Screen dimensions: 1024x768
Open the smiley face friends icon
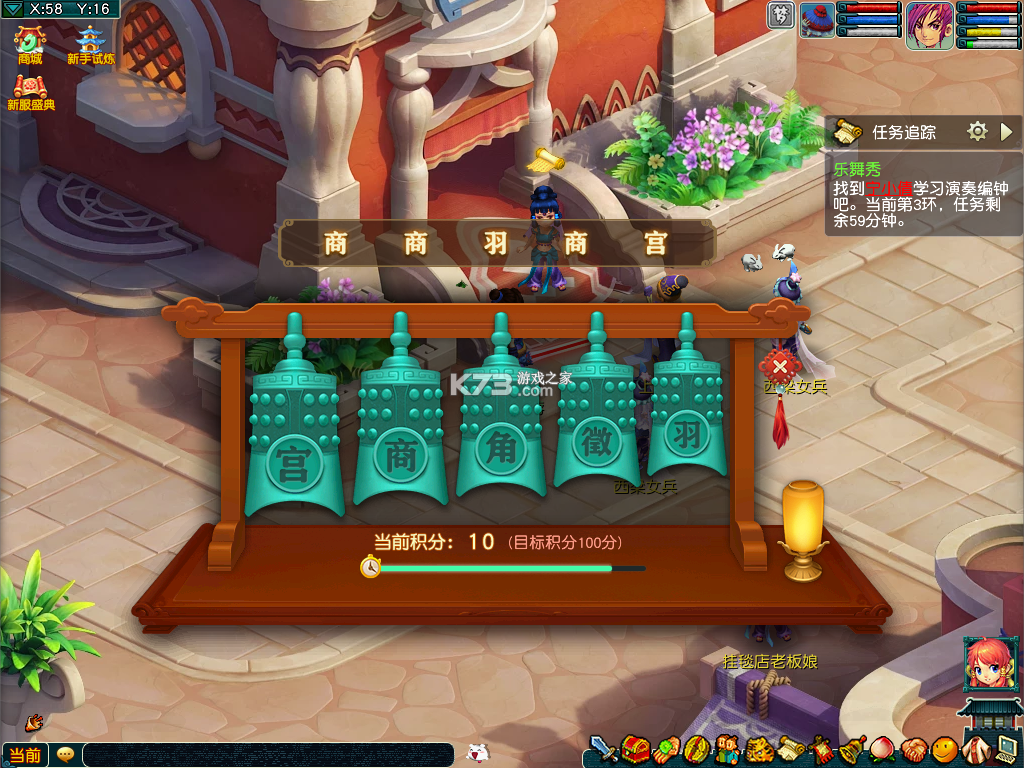(944, 749)
